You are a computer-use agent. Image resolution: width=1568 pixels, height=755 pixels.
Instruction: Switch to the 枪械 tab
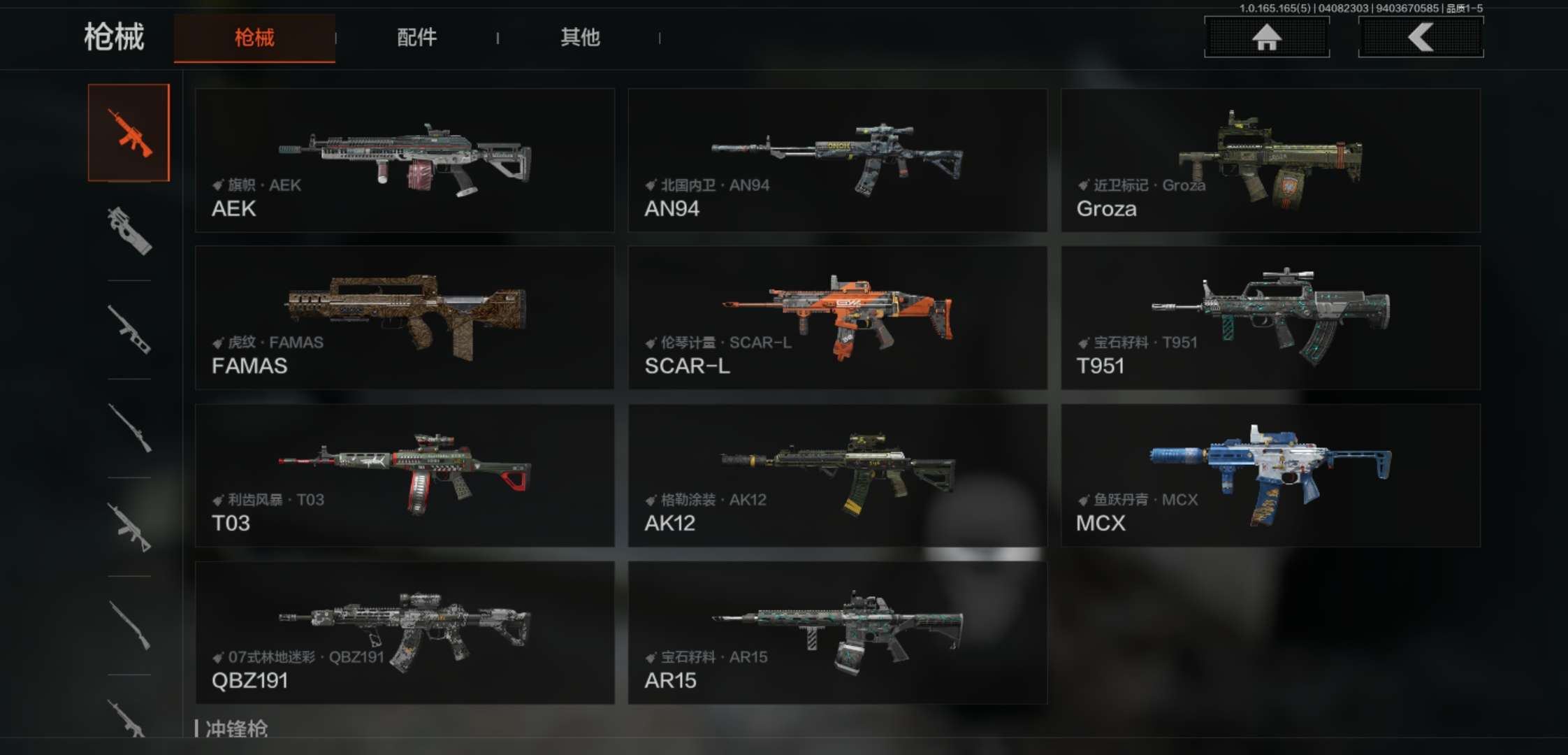[254, 38]
